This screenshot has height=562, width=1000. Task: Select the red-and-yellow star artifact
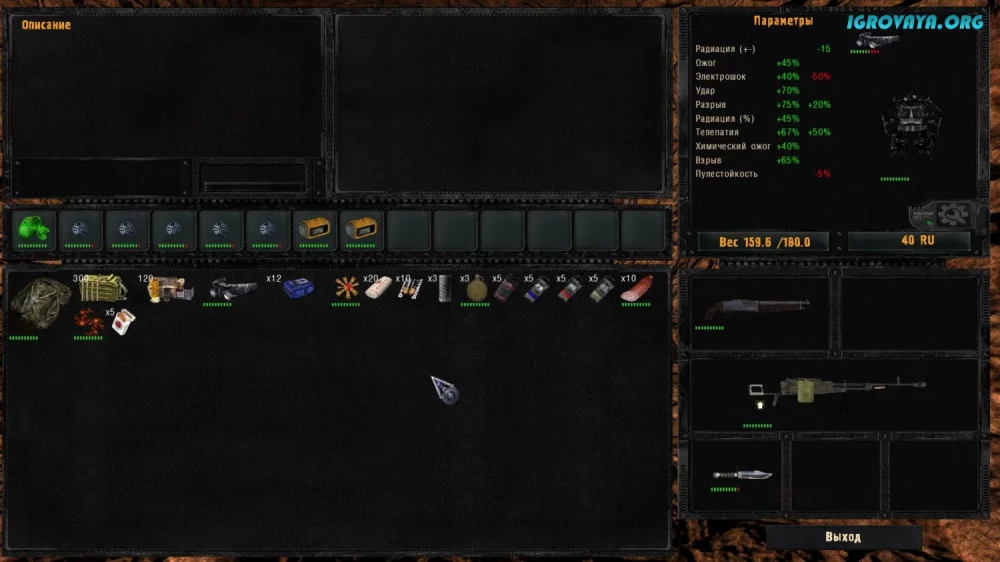pyautogui.click(x=347, y=289)
